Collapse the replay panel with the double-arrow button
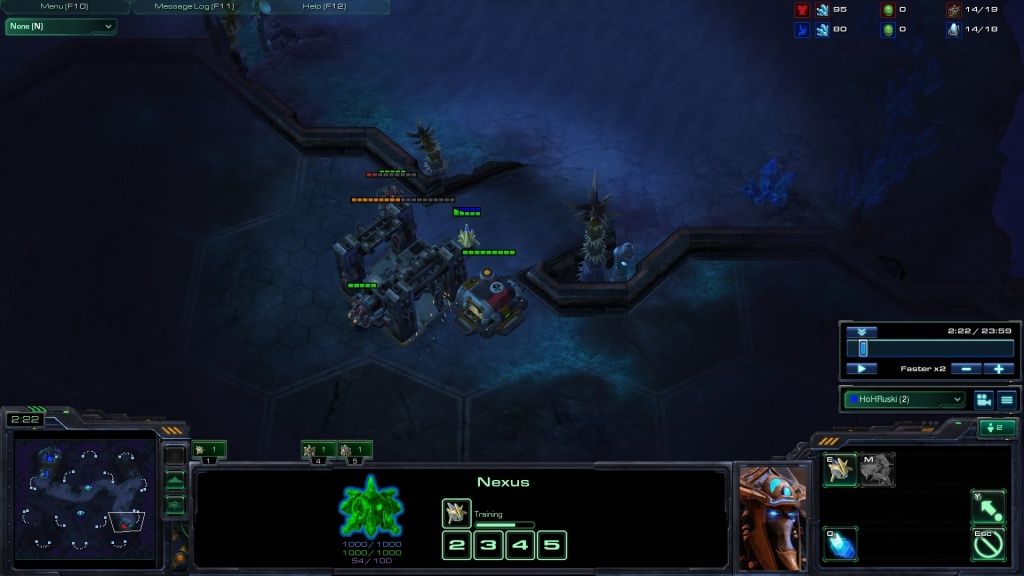 point(861,331)
